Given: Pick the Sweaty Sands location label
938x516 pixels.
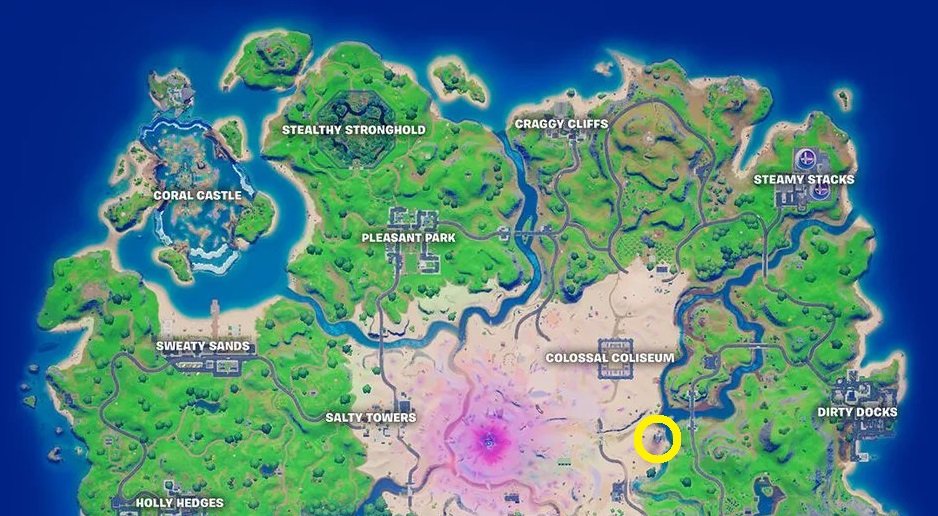Looking at the screenshot, I should (203, 348).
